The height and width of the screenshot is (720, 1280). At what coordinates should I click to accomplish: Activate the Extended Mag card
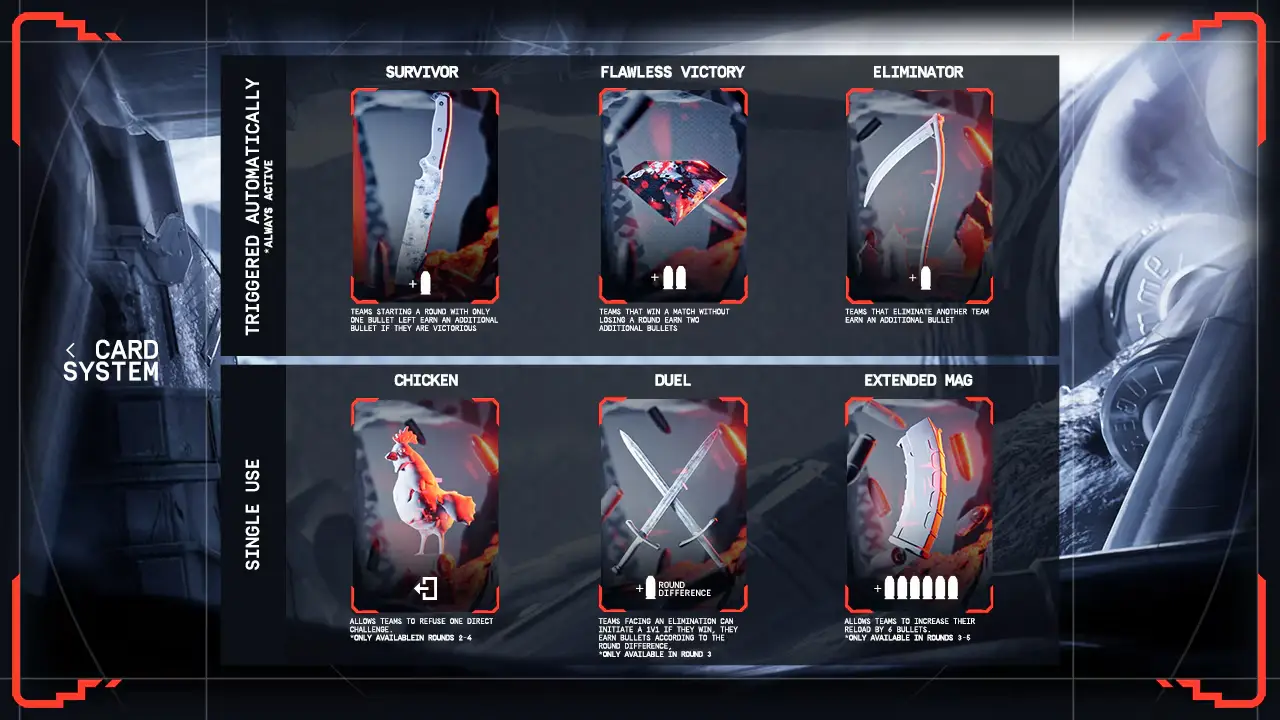(918, 500)
